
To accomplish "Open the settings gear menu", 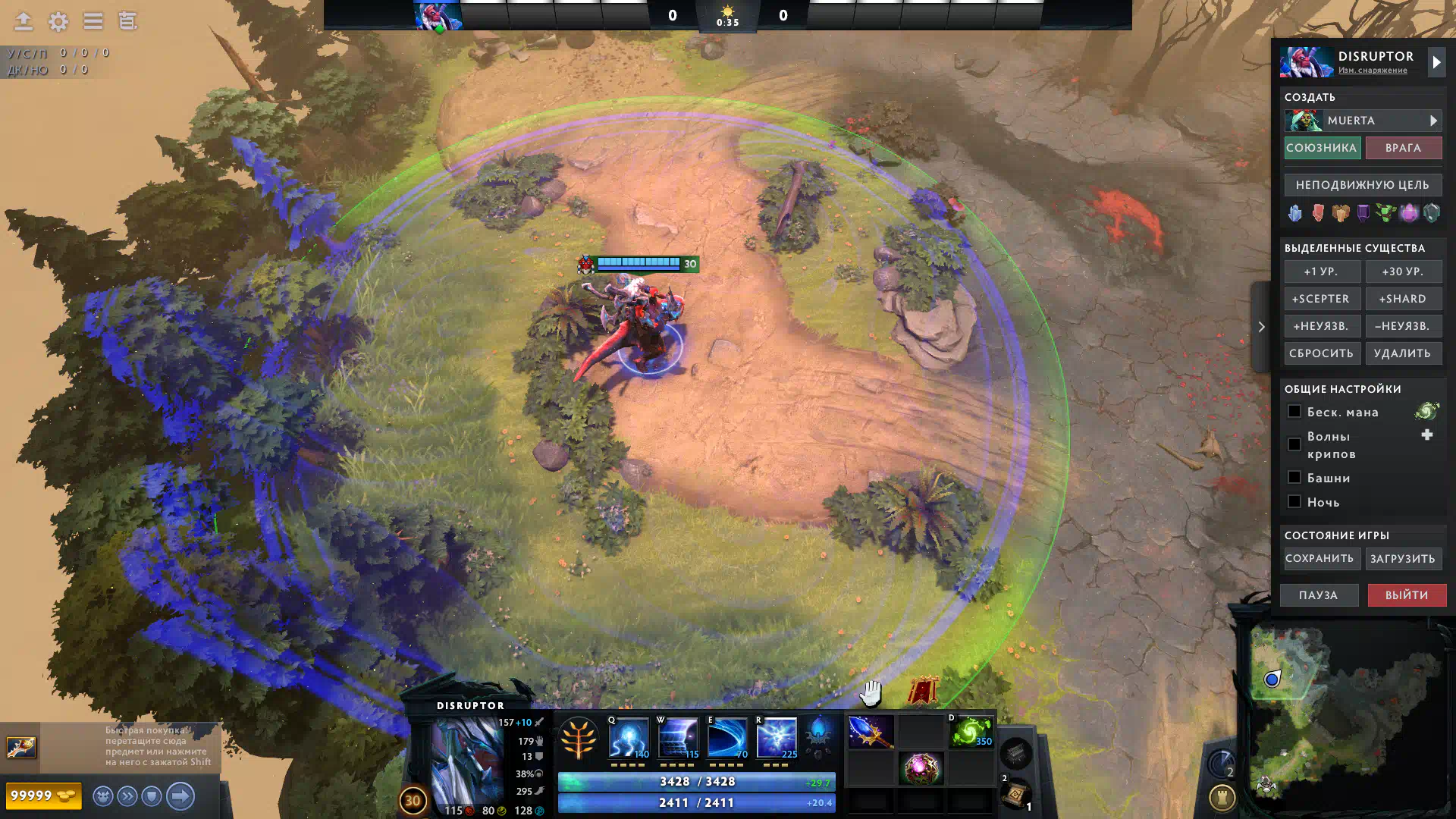I will [58, 21].
